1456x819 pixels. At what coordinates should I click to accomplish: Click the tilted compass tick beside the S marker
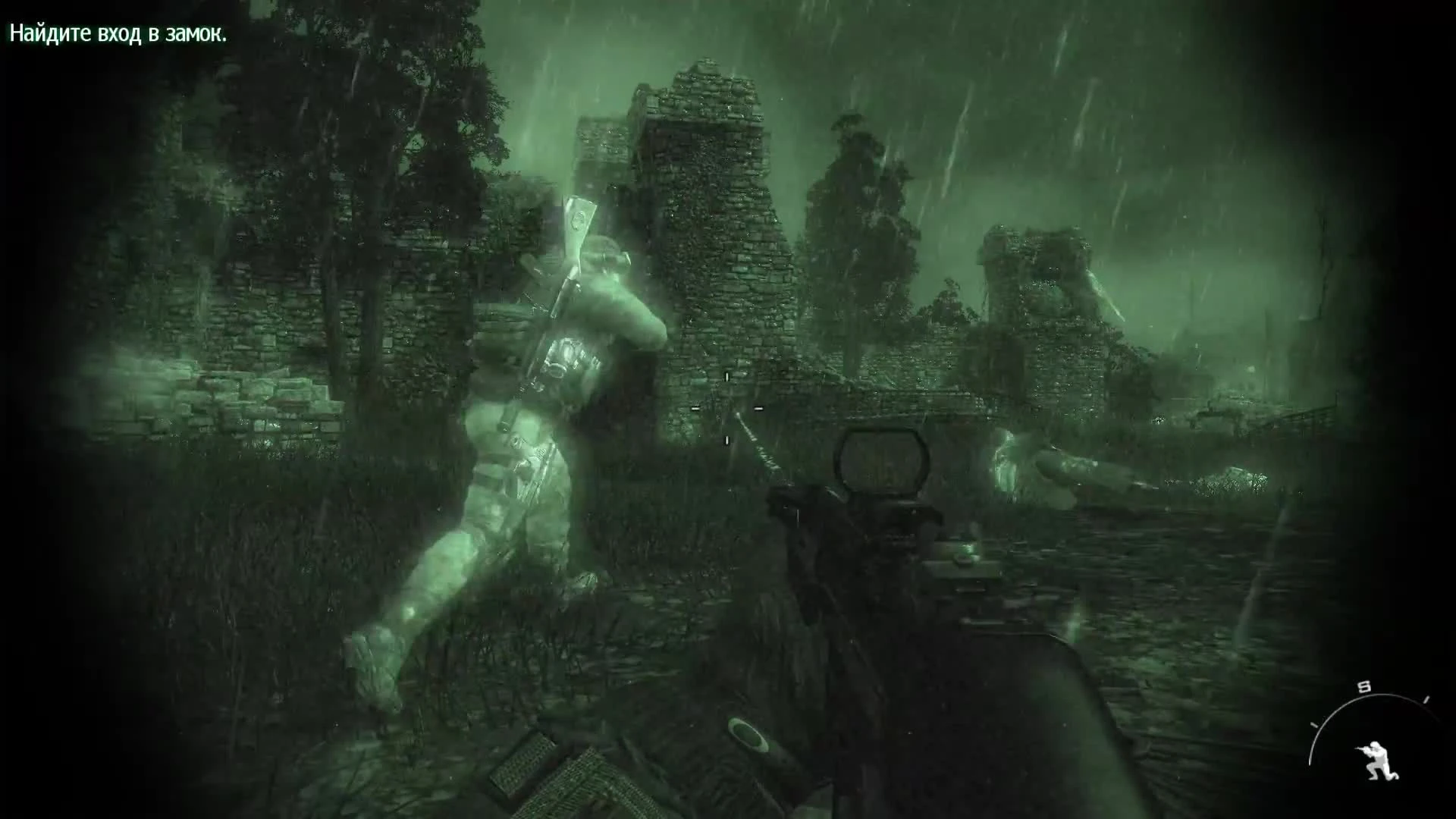click(x=1426, y=698)
